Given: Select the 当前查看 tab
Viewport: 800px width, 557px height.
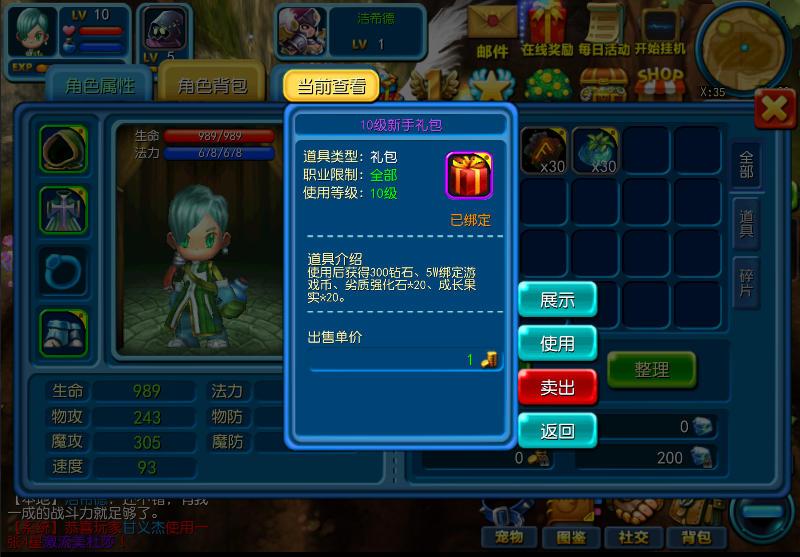Looking at the screenshot, I should 331,86.
